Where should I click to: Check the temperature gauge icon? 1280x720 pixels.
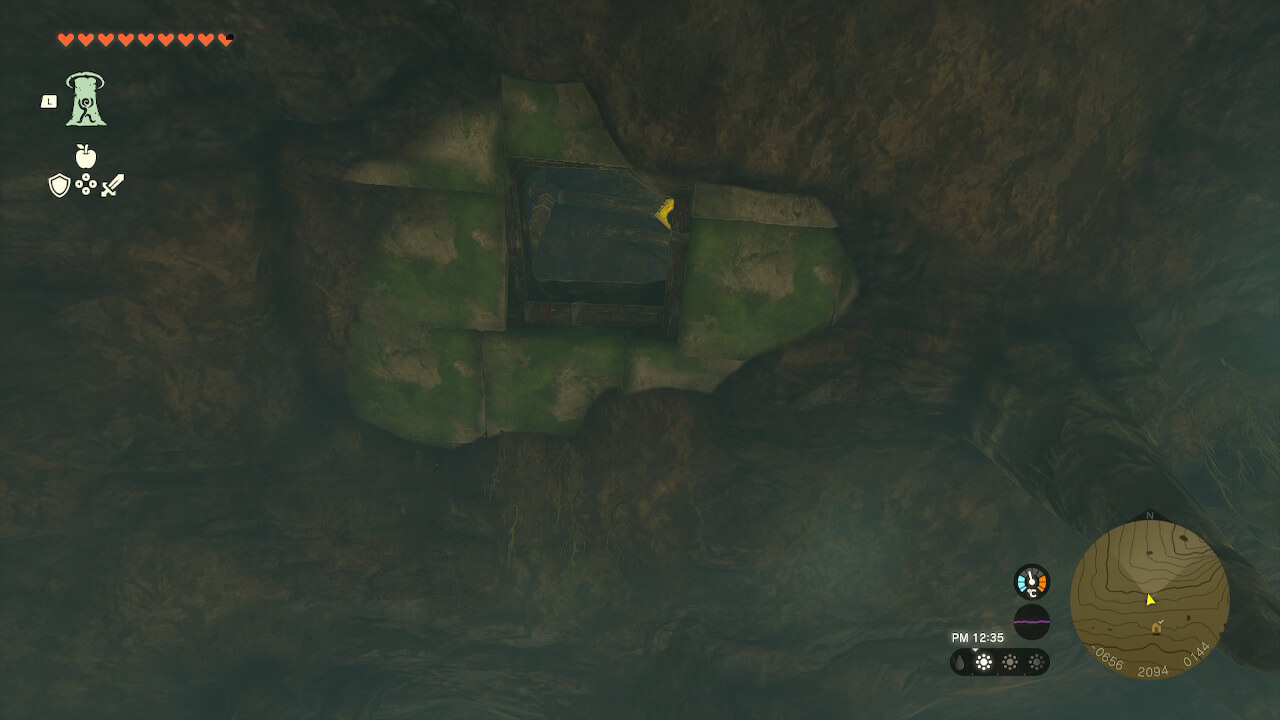(x=1031, y=582)
